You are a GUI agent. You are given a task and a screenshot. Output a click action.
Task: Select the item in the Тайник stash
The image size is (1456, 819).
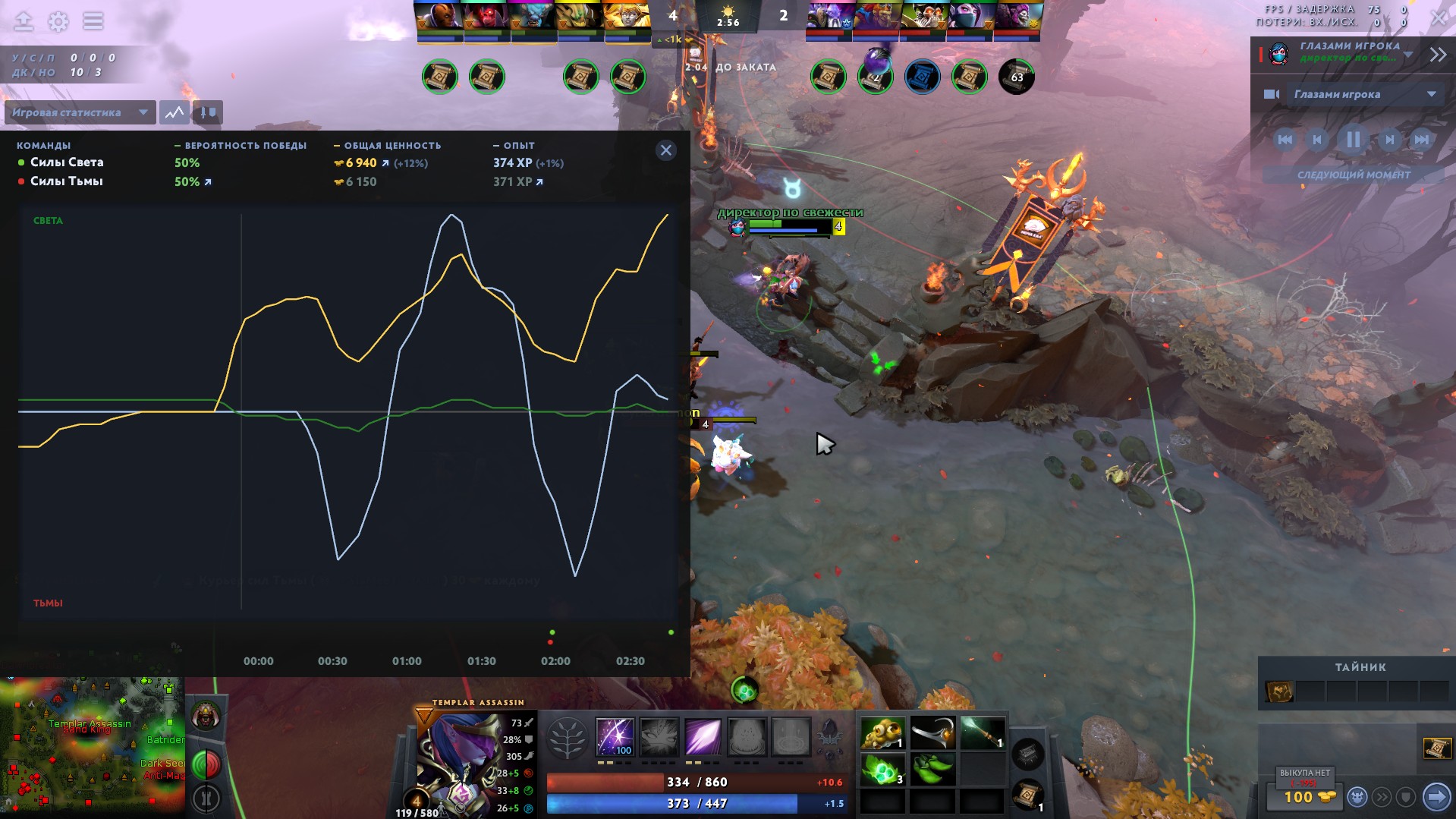[x=1279, y=691]
